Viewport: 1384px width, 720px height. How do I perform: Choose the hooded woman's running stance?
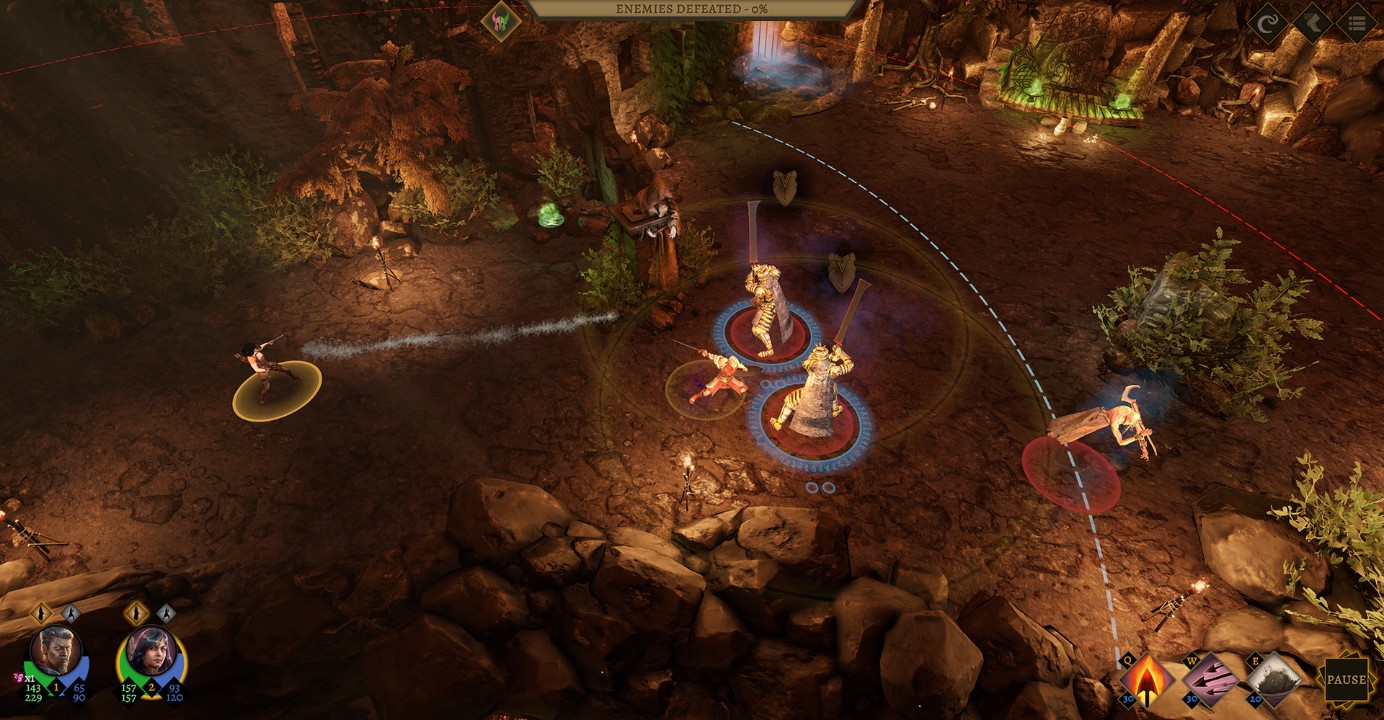[167, 613]
